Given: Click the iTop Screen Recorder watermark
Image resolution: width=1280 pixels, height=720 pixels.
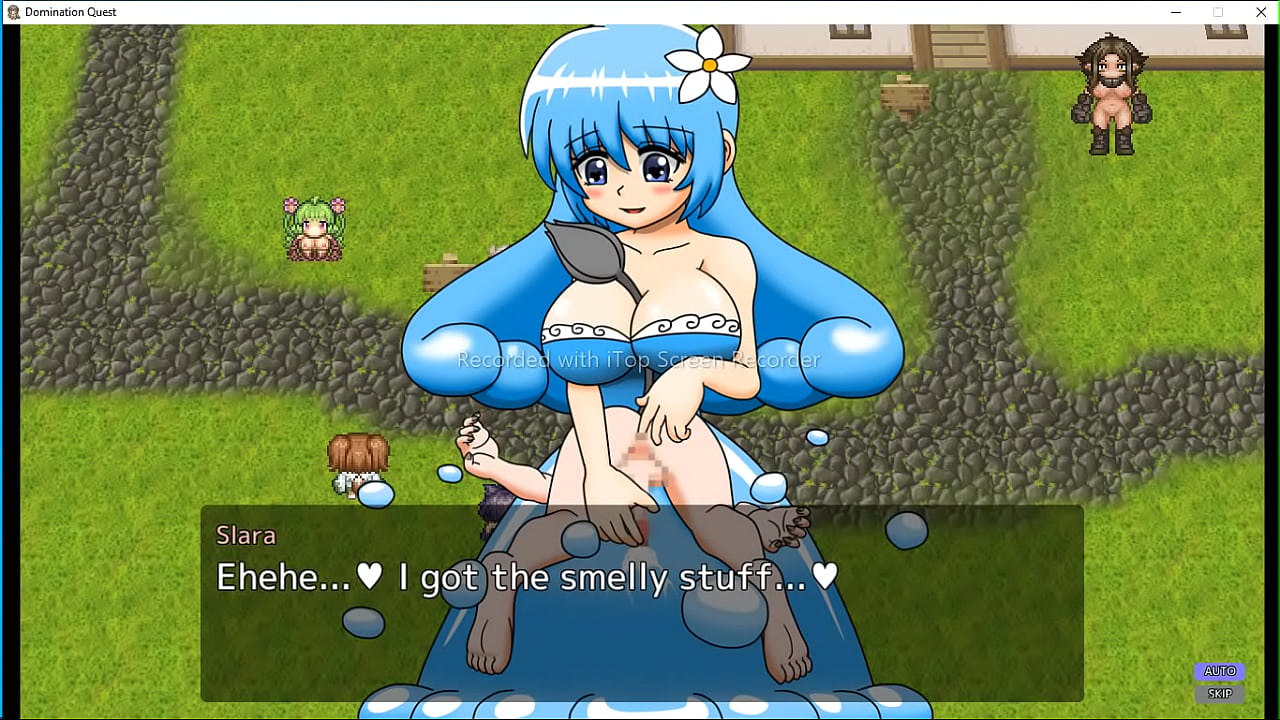Looking at the screenshot, I should (x=637, y=360).
